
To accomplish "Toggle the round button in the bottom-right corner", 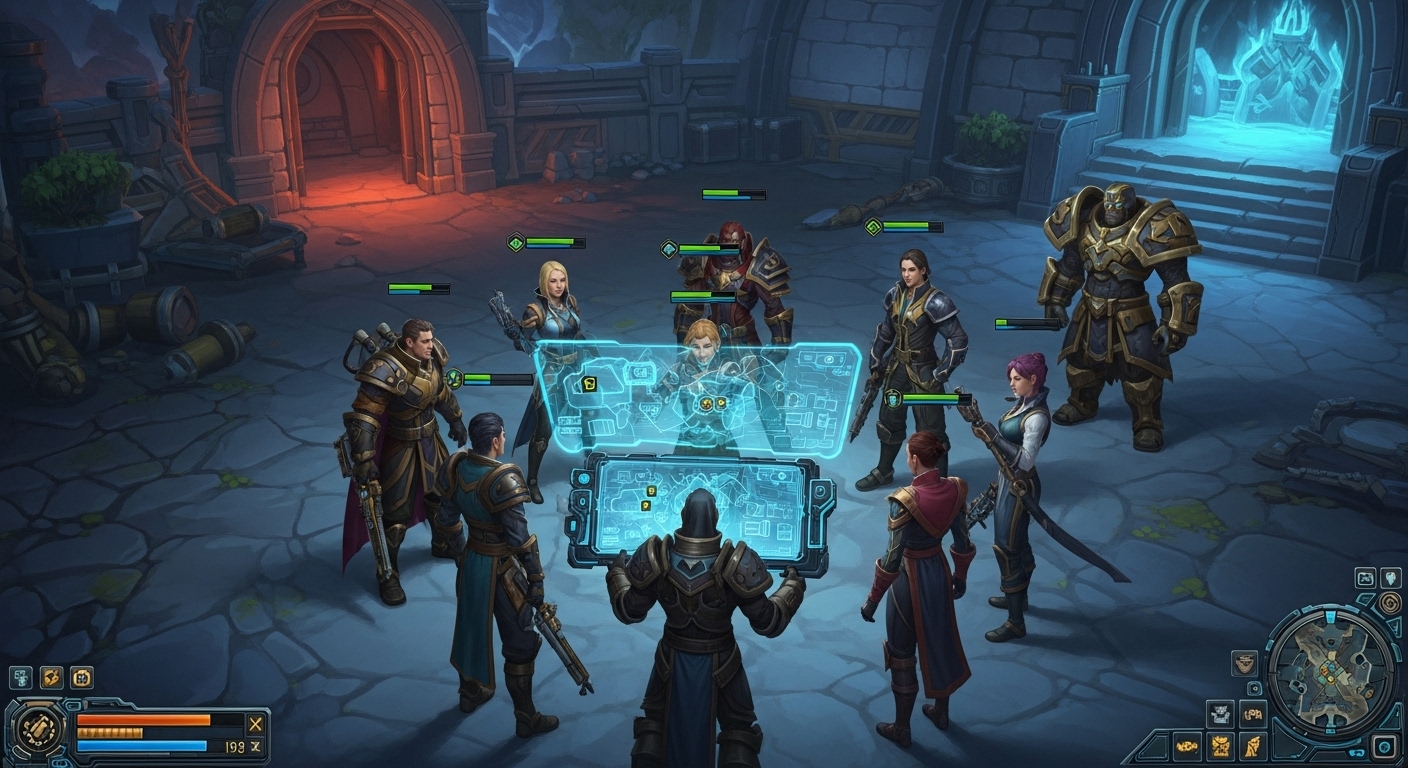I will pyautogui.click(x=1386, y=746).
